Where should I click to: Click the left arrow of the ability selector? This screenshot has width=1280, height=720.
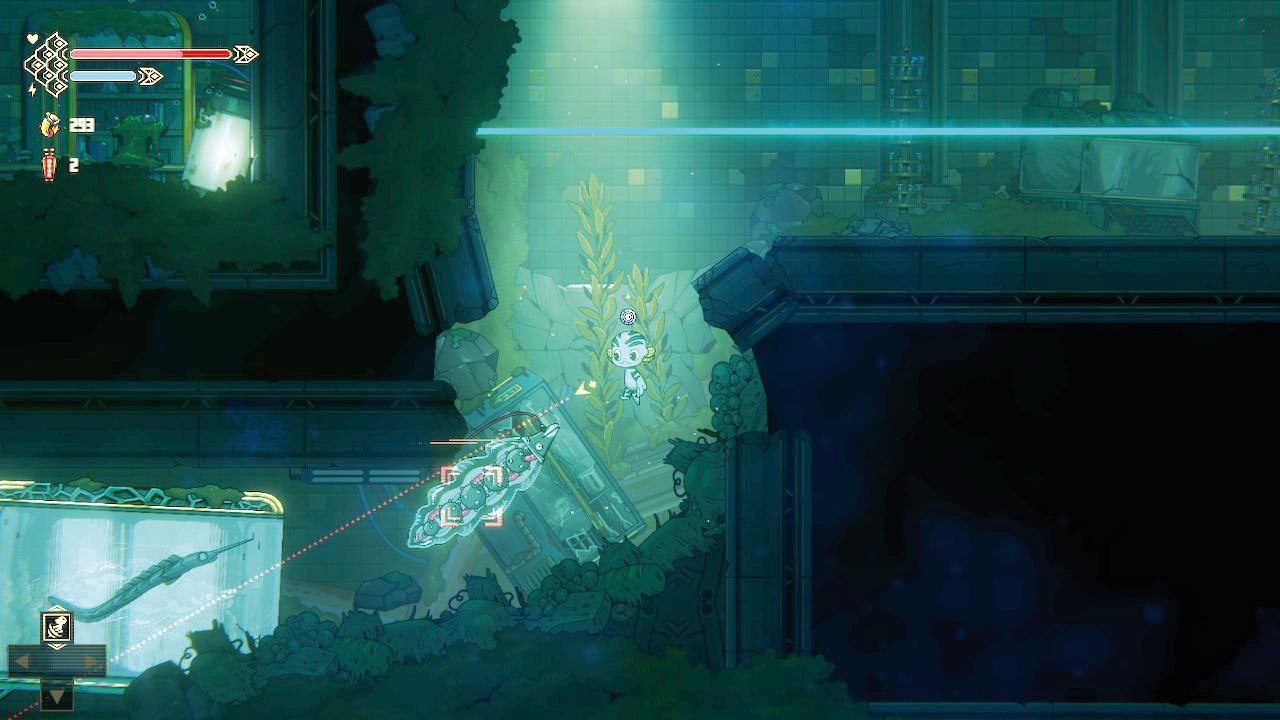(24, 660)
